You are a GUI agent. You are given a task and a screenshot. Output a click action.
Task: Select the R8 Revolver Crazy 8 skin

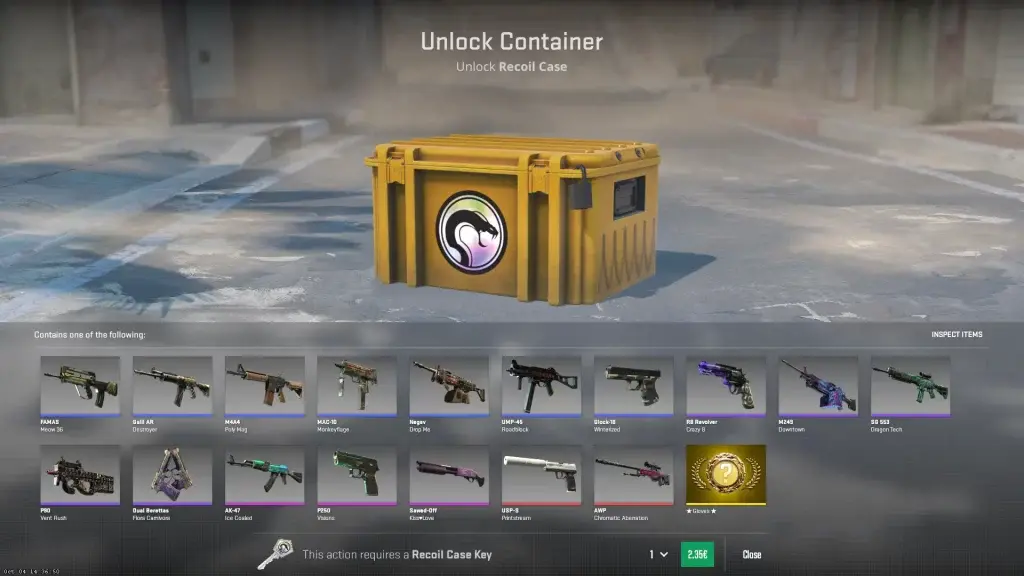(x=726, y=385)
